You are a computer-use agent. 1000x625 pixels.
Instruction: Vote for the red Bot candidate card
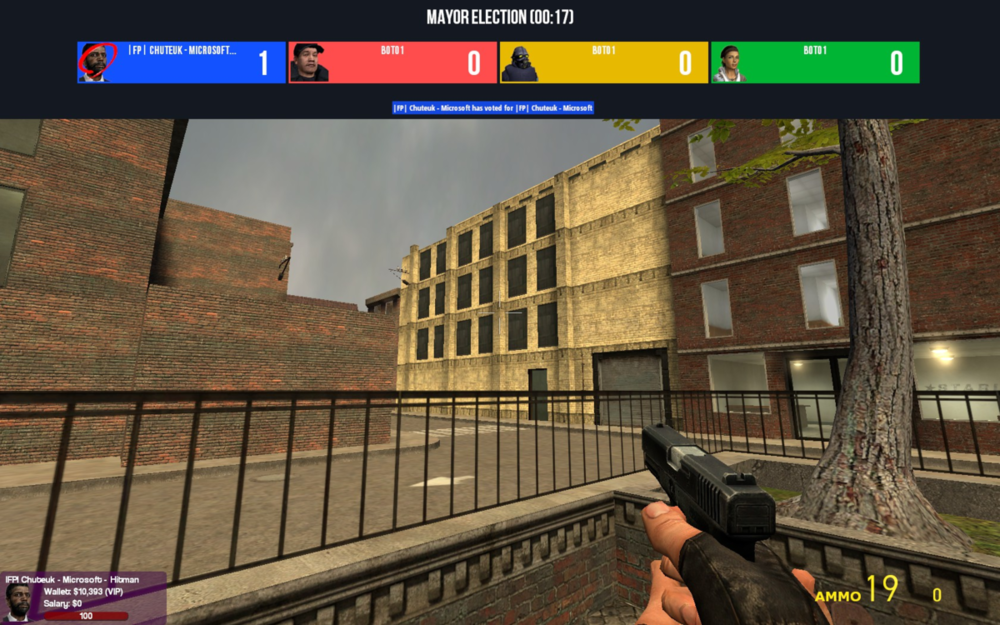click(x=392, y=62)
